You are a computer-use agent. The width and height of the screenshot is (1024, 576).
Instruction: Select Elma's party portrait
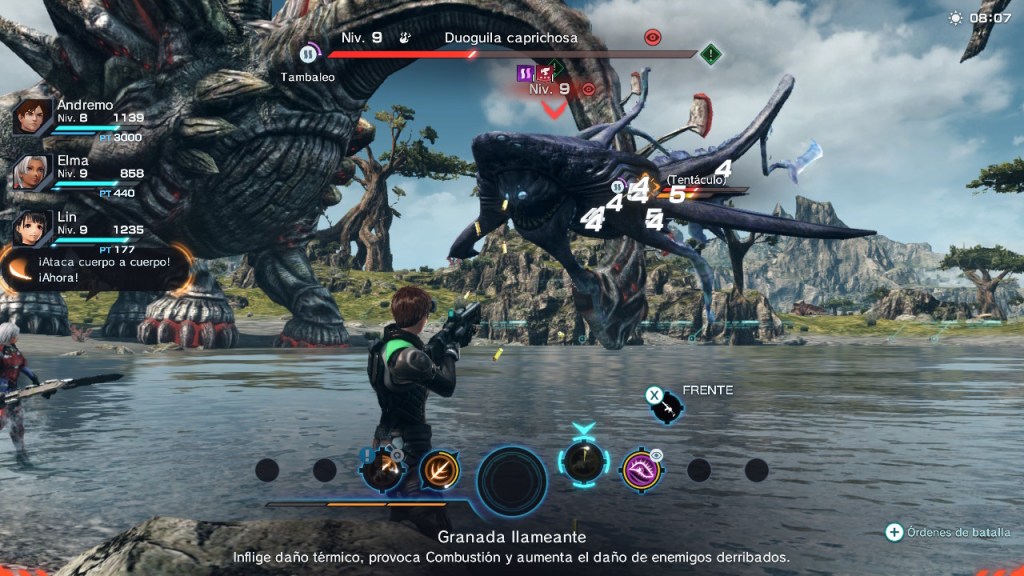click(x=33, y=173)
